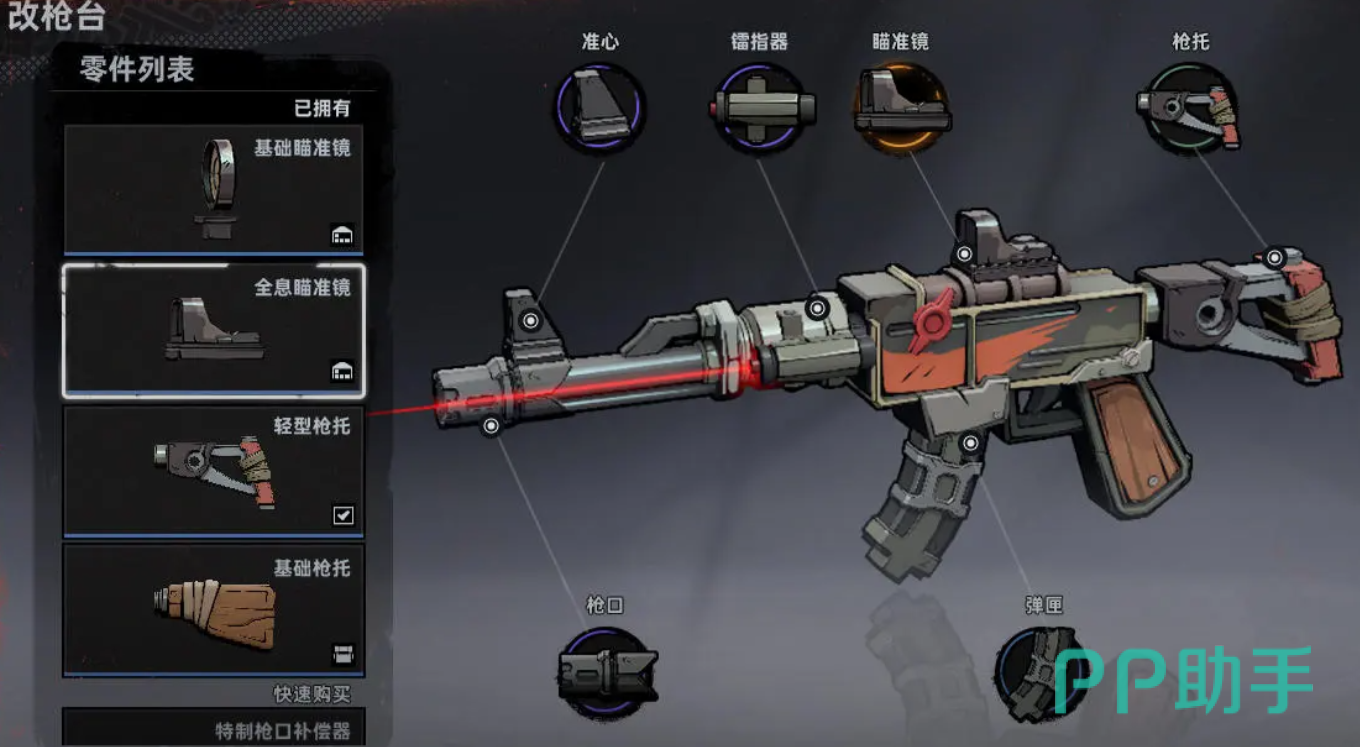Choose the 全息瞄准镜 holographic sight part
This screenshot has height=747, width=1360.
pyautogui.click(x=214, y=331)
